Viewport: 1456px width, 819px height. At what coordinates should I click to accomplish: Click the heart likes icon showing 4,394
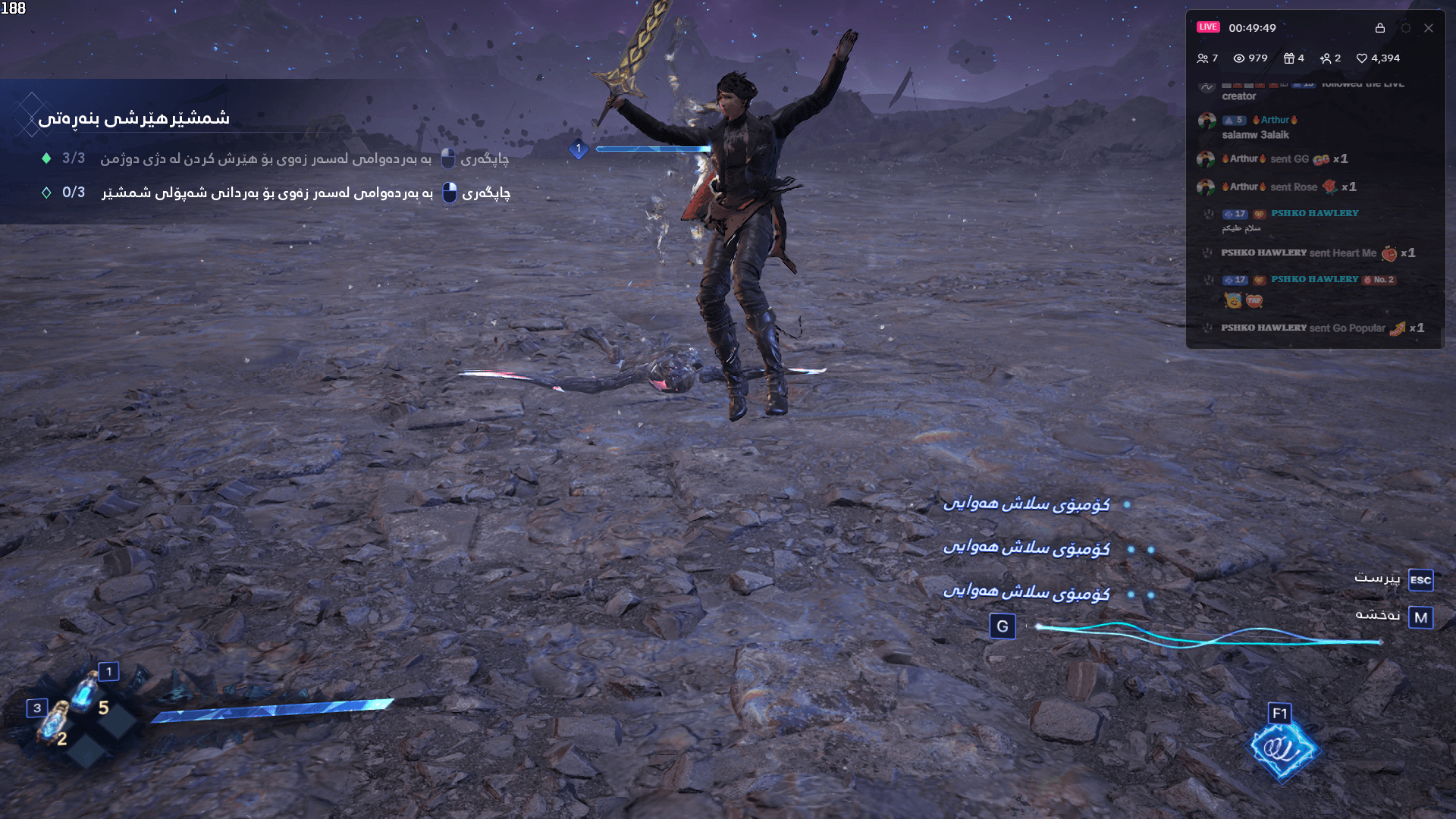[x=1362, y=58]
